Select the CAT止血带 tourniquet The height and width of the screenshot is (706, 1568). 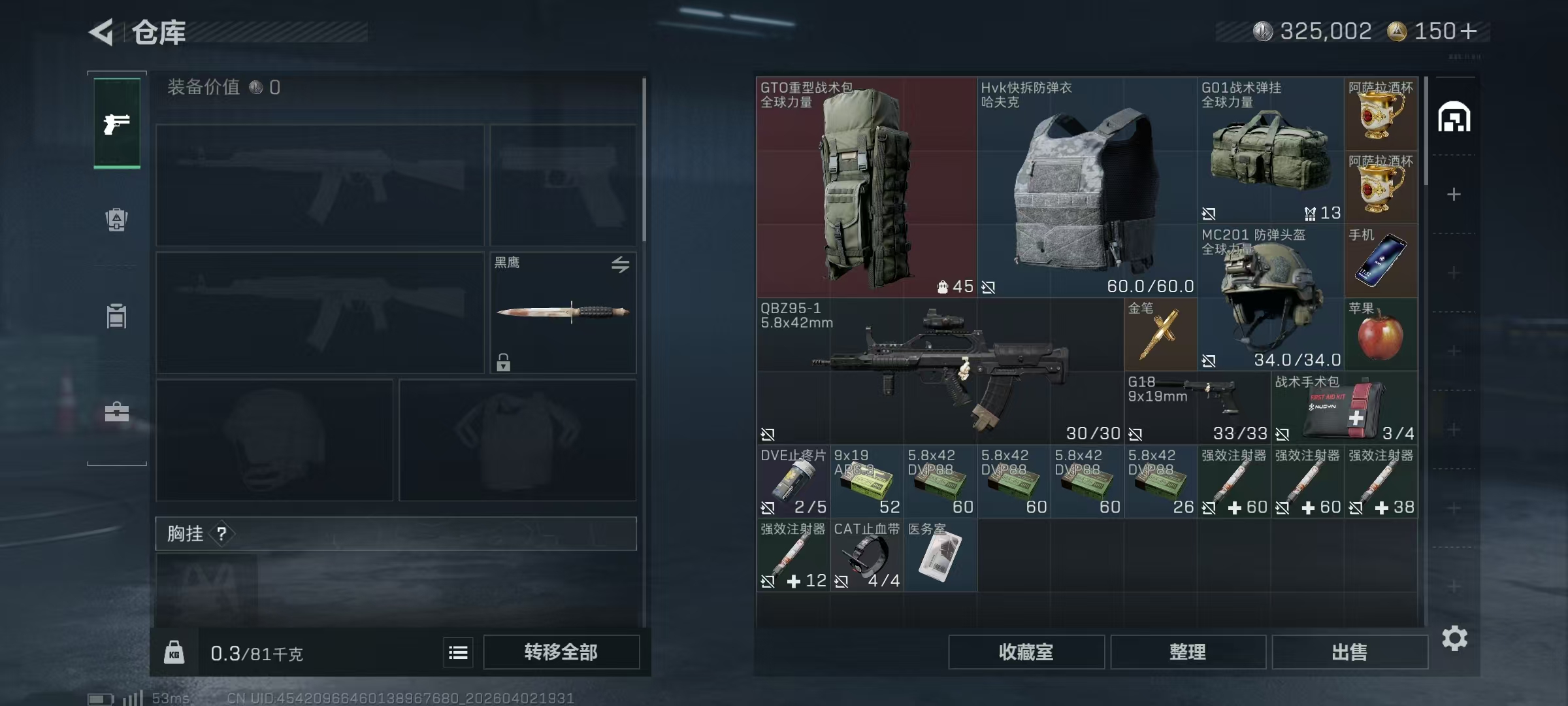[x=866, y=555]
